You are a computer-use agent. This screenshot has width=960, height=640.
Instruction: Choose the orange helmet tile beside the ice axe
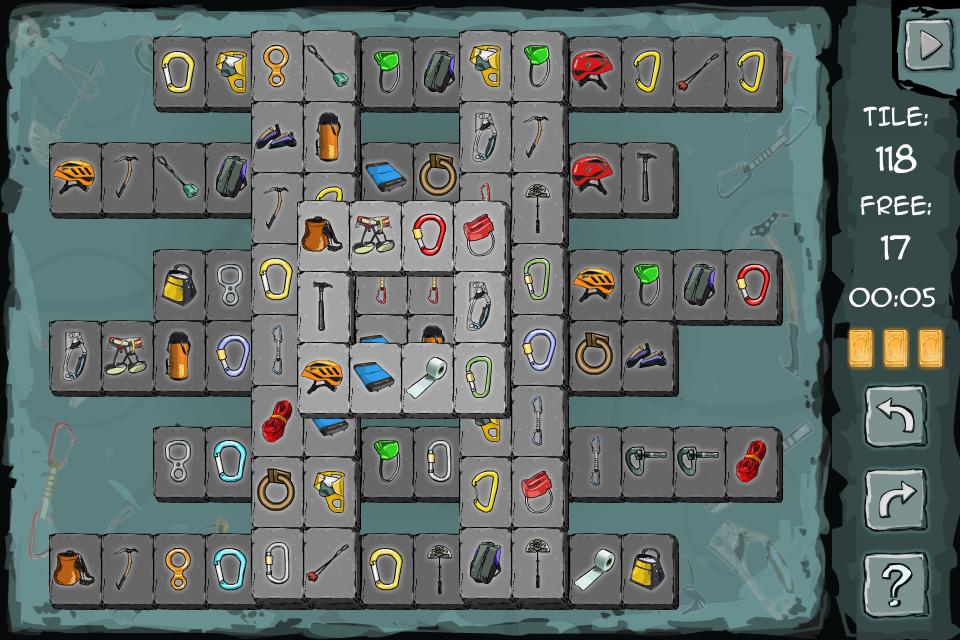[x=76, y=176]
